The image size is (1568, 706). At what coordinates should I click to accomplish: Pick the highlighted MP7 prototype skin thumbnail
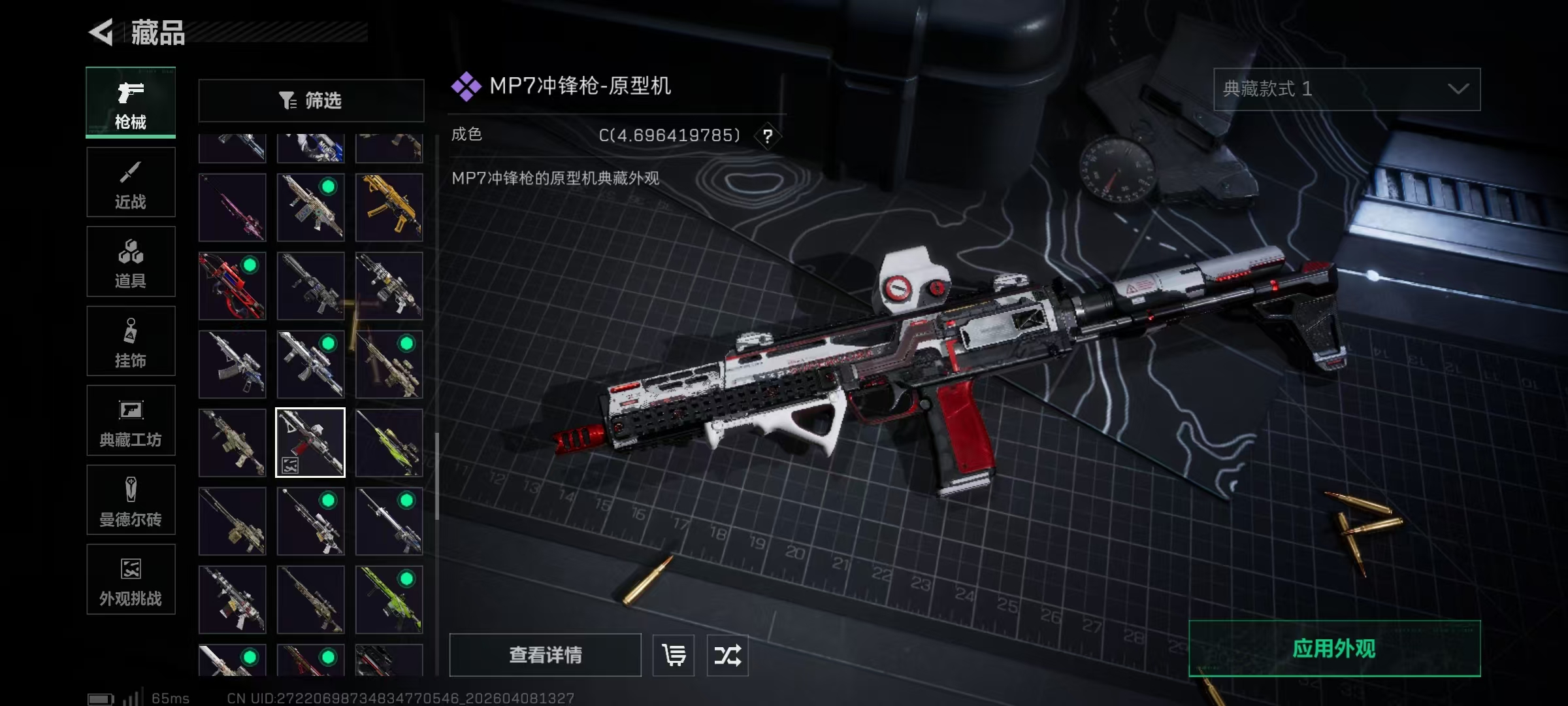click(310, 443)
